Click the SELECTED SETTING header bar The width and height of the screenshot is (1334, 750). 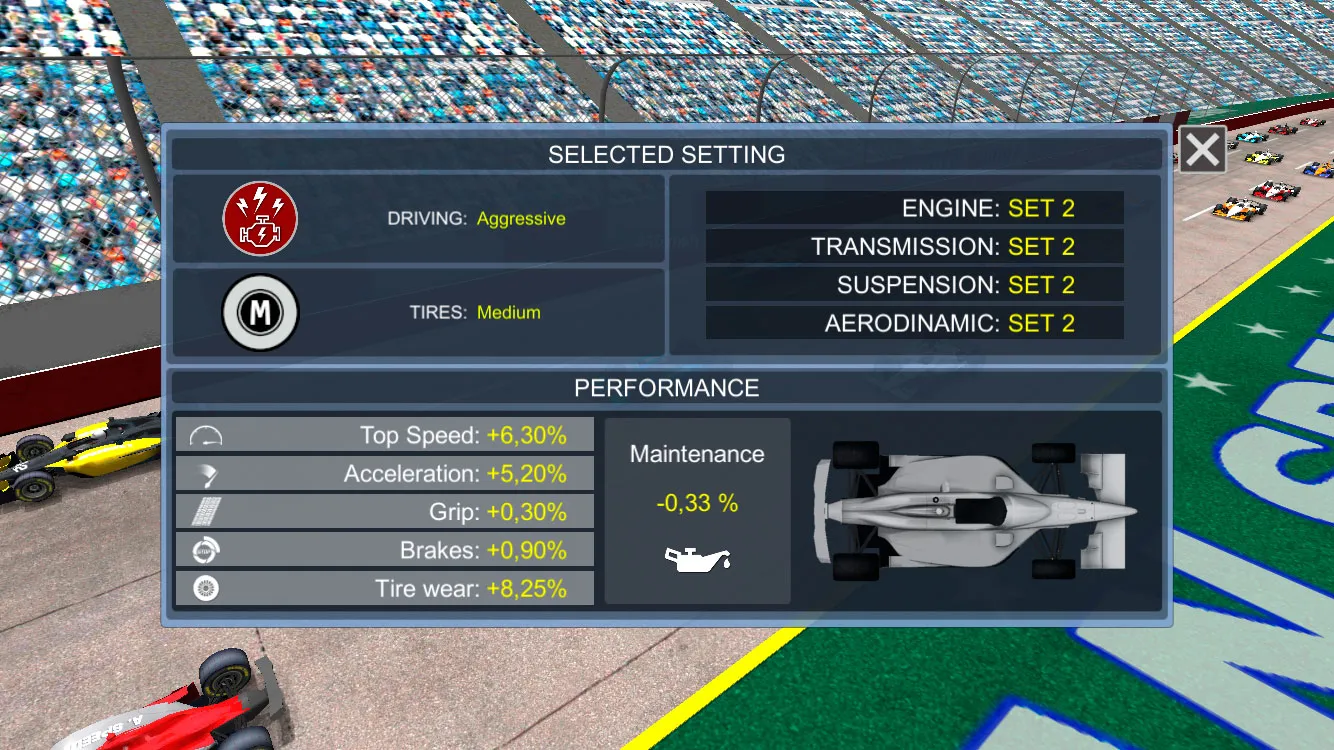[x=667, y=153]
